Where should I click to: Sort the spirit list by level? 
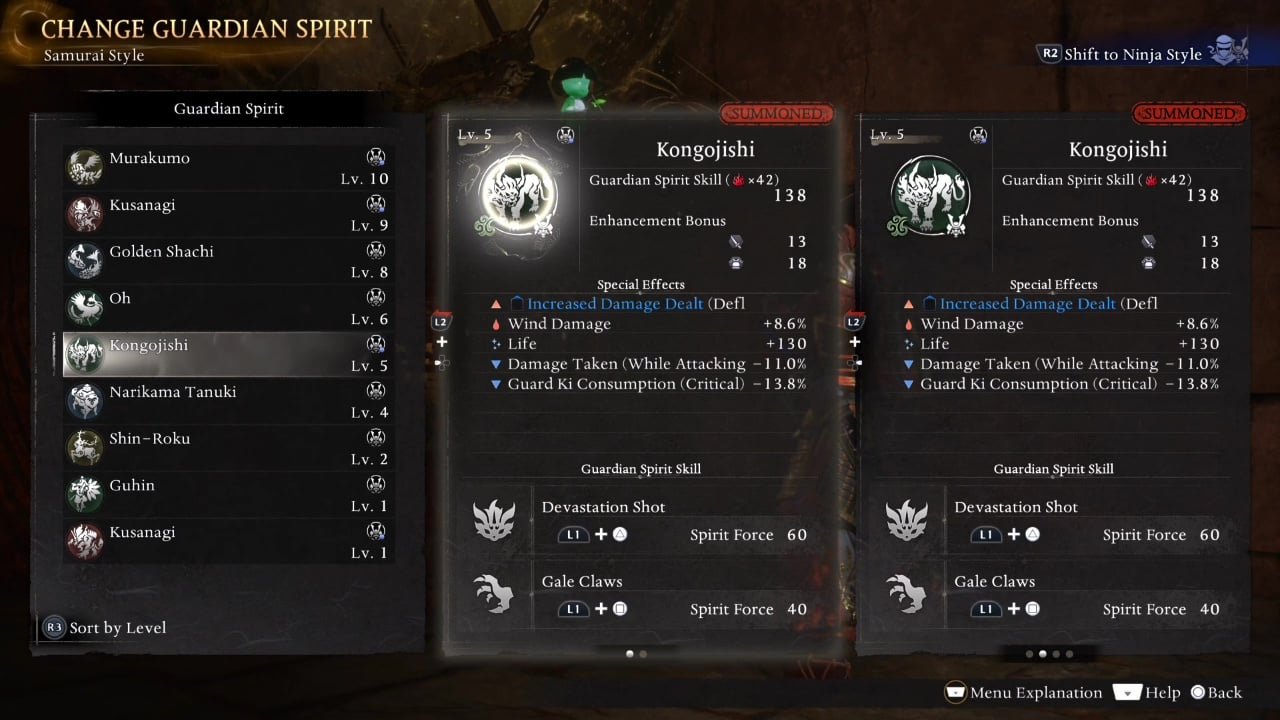click(104, 628)
